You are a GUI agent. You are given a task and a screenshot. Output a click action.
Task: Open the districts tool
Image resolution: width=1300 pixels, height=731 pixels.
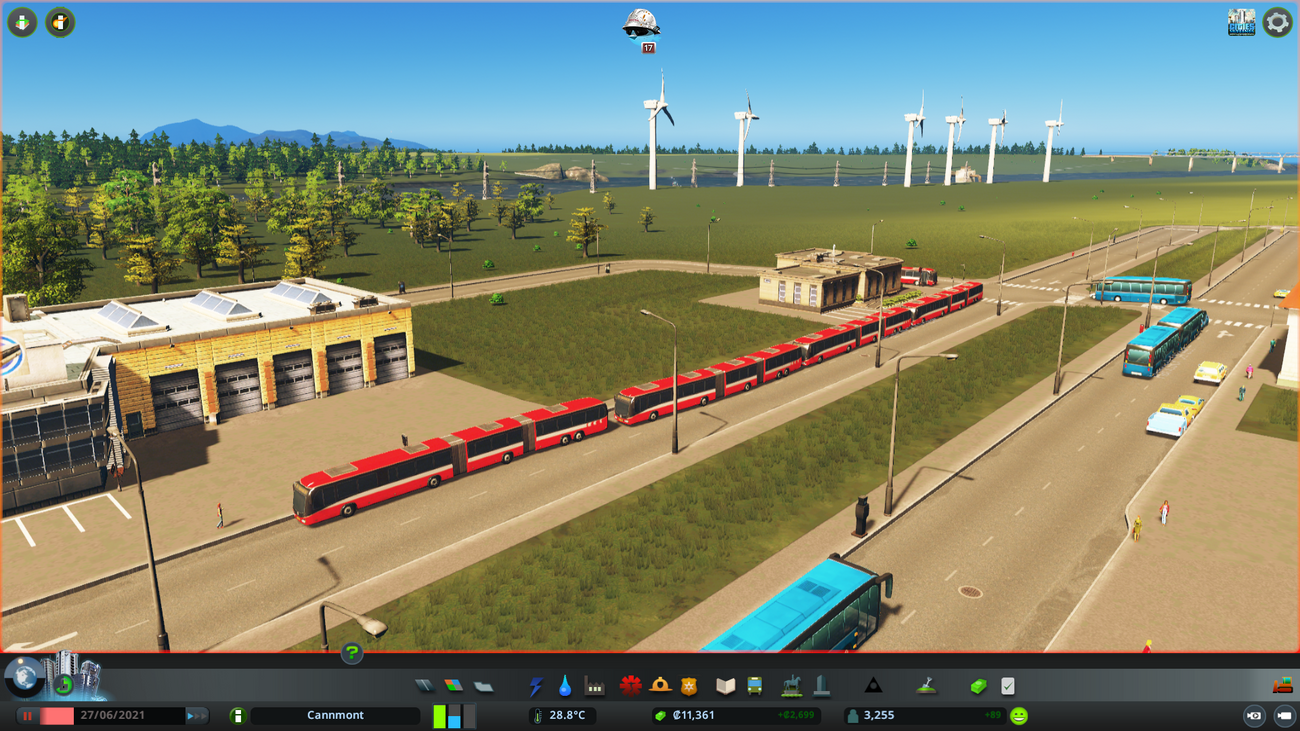[x=484, y=686]
